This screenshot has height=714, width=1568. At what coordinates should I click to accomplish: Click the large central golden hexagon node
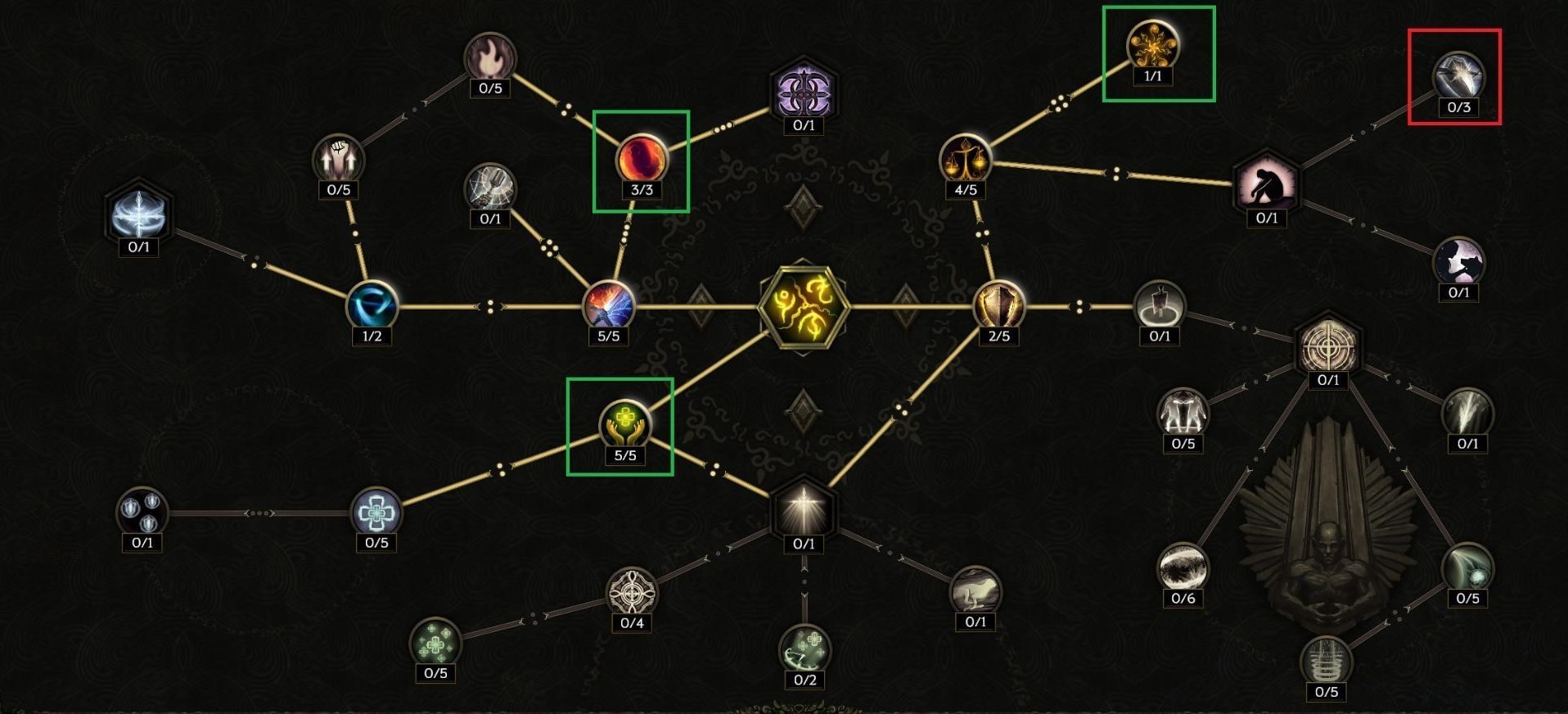point(804,305)
